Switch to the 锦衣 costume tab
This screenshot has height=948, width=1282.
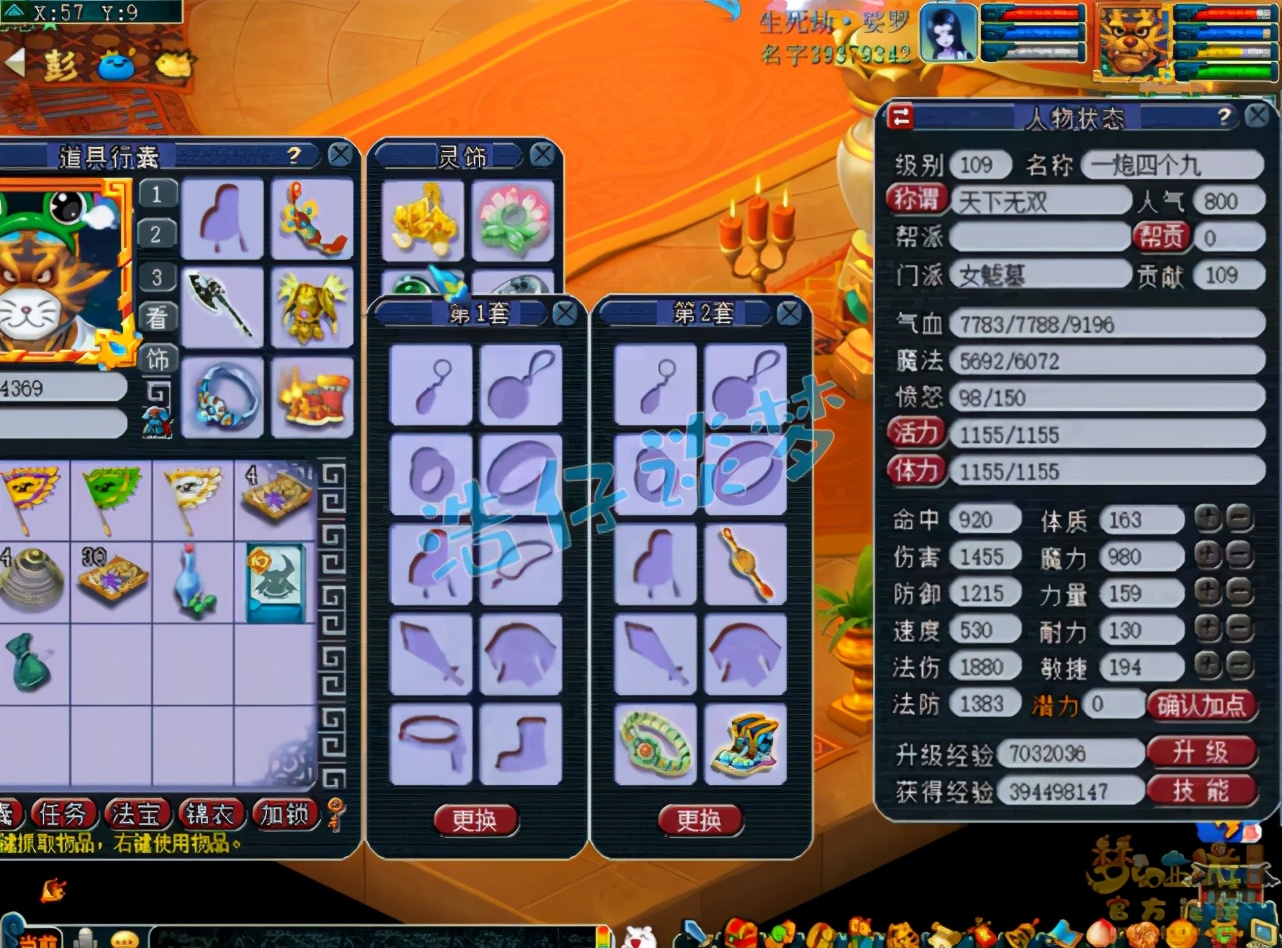213,814
